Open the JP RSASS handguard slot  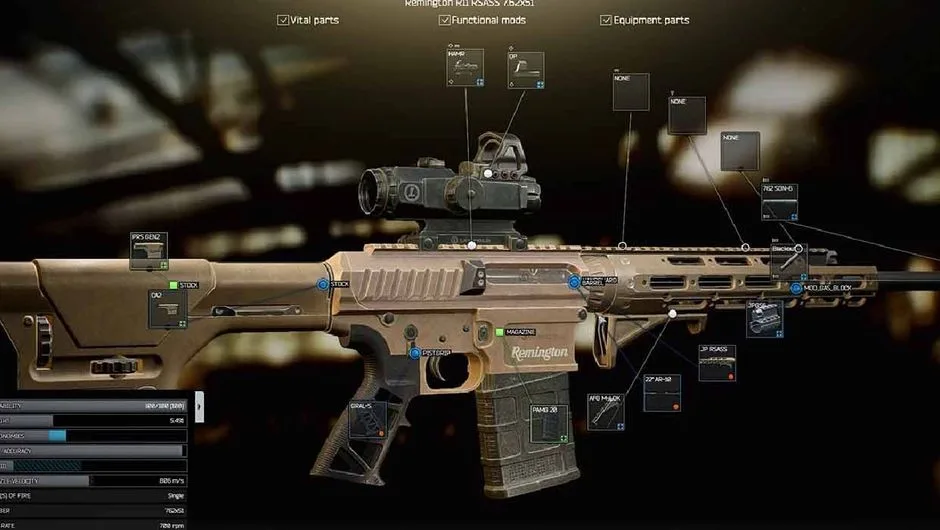coord(717,364)
